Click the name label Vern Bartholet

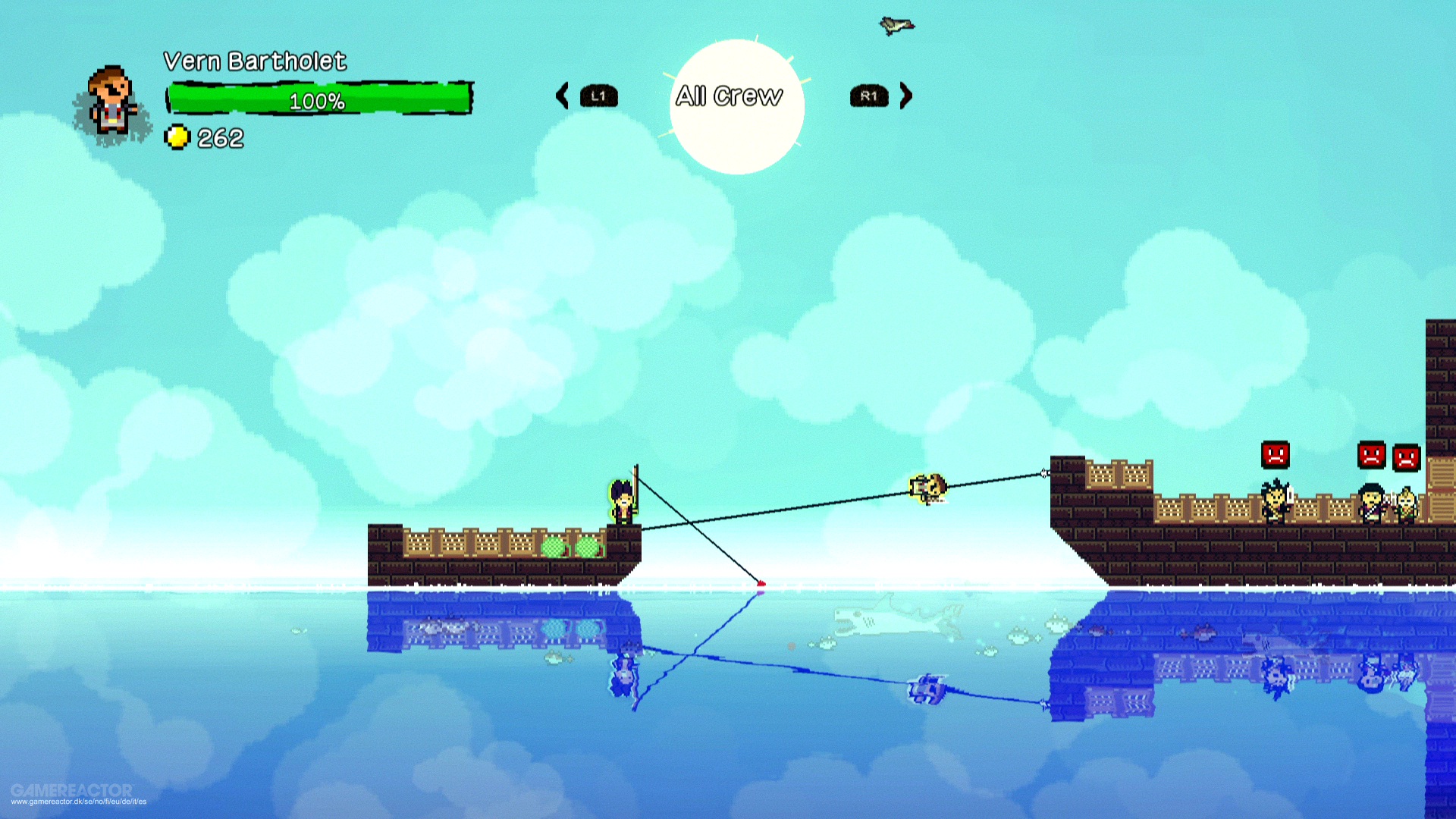pos(256,62)
